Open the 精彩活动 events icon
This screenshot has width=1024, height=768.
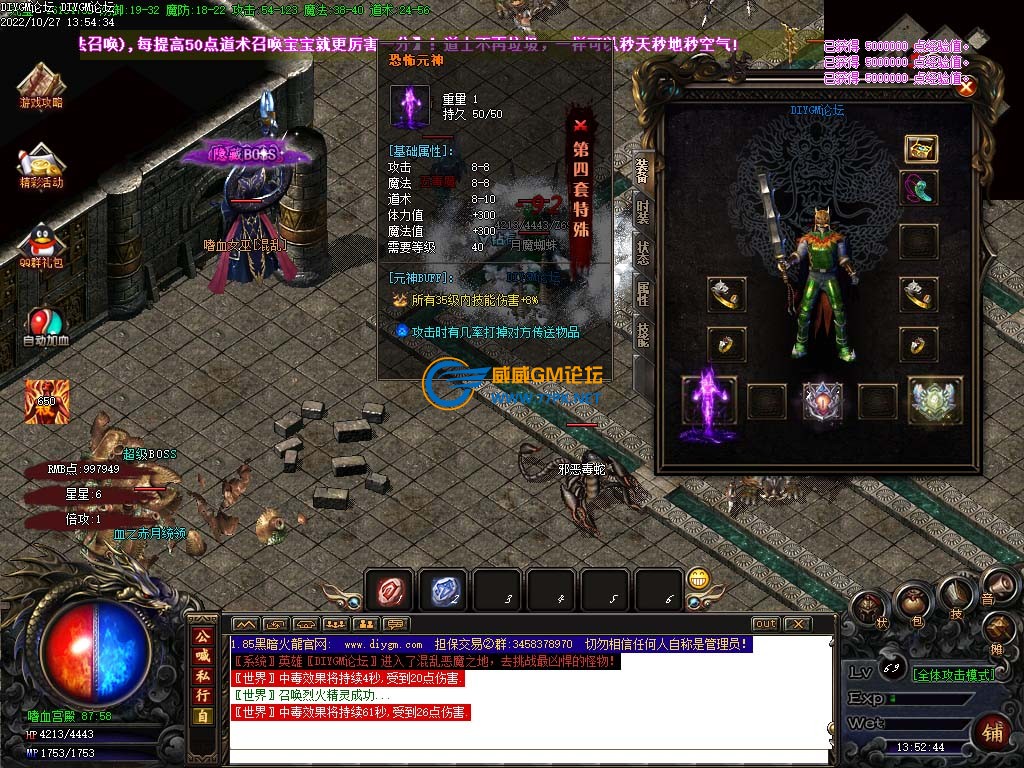(41, 166)
